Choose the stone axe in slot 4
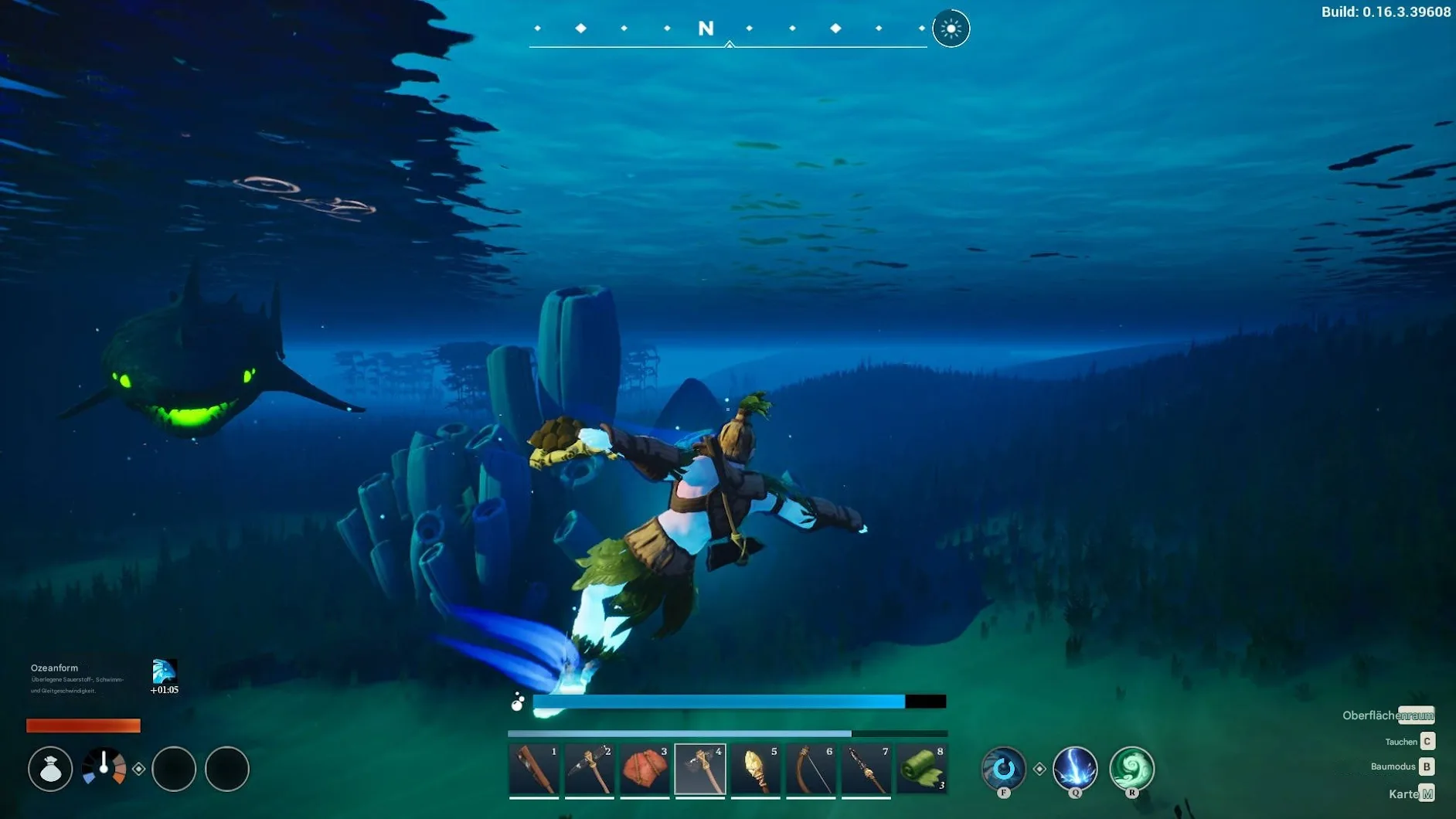Screen dimensions: 1456x819 click(700, 770)
